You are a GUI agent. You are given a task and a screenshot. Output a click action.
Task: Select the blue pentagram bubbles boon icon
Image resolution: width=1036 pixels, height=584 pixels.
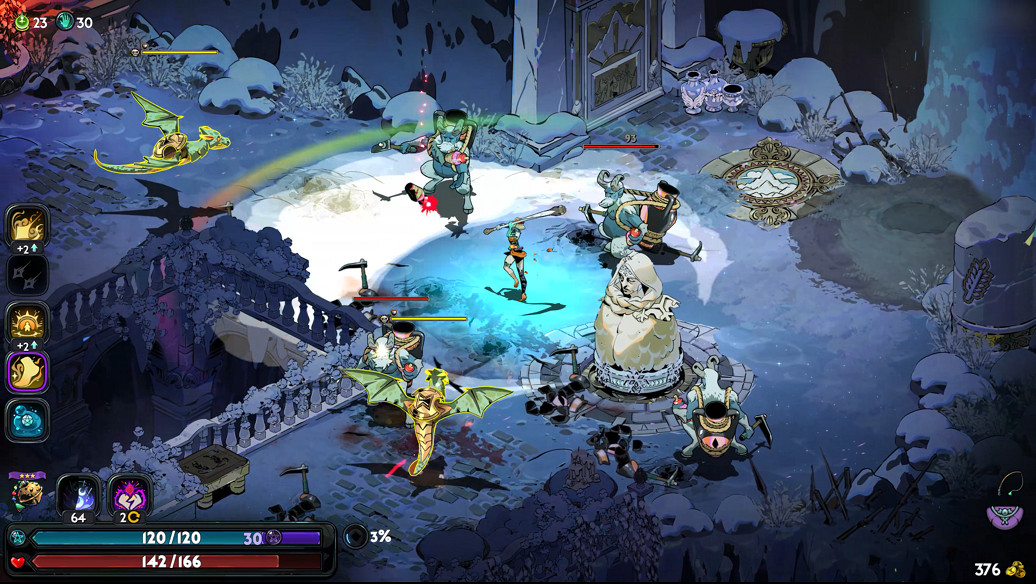[x=27, y=420]
